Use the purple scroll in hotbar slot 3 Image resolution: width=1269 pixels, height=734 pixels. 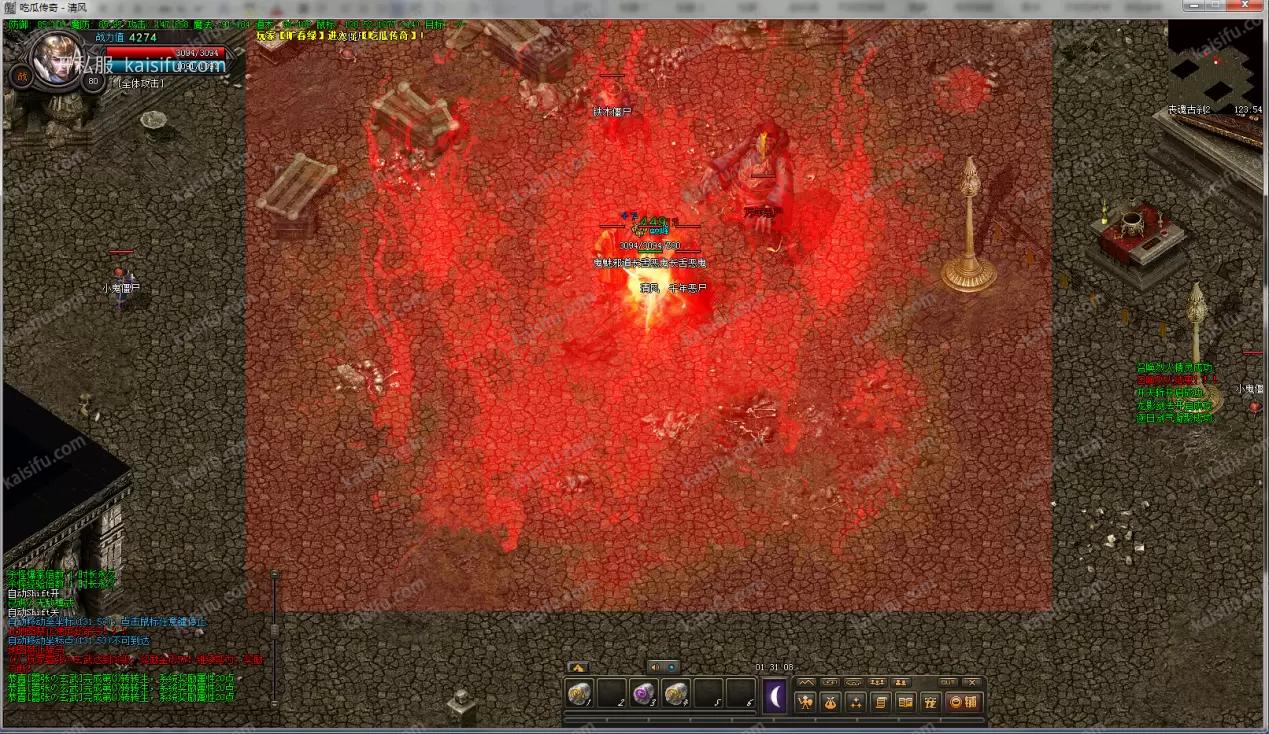(644, 693)
